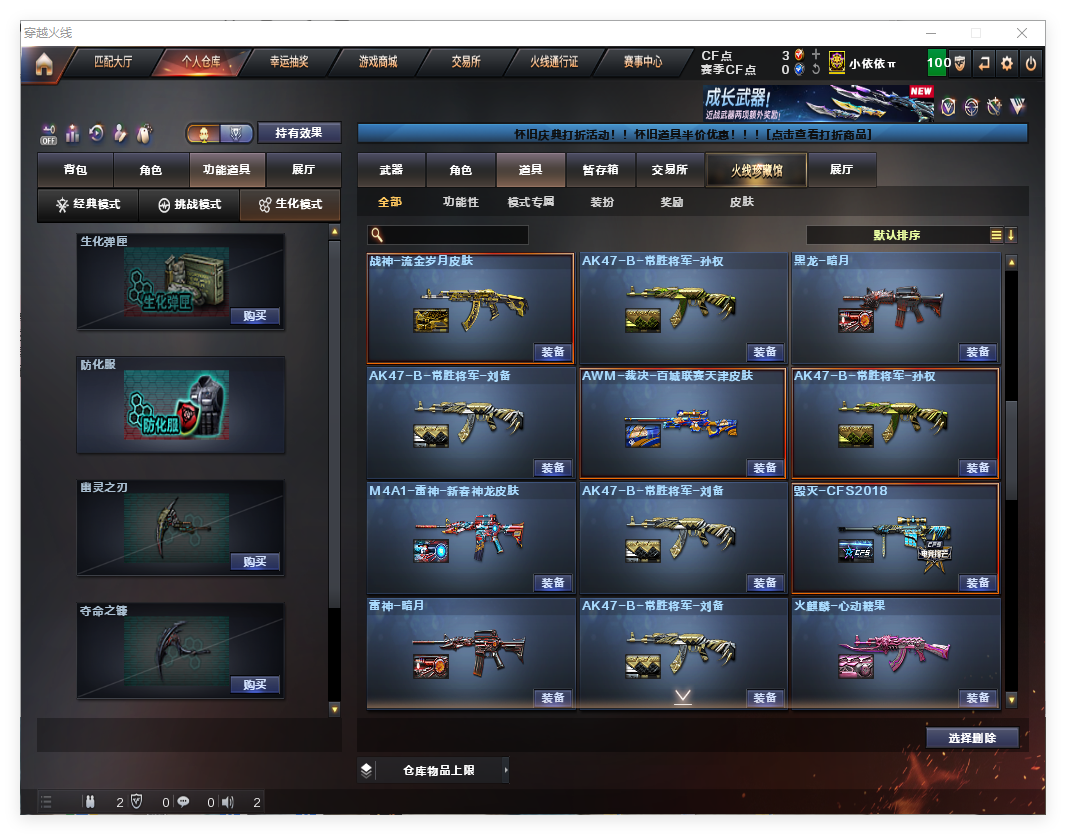Open the 幸运抽奖 lucky draw page

pos(289,62)
